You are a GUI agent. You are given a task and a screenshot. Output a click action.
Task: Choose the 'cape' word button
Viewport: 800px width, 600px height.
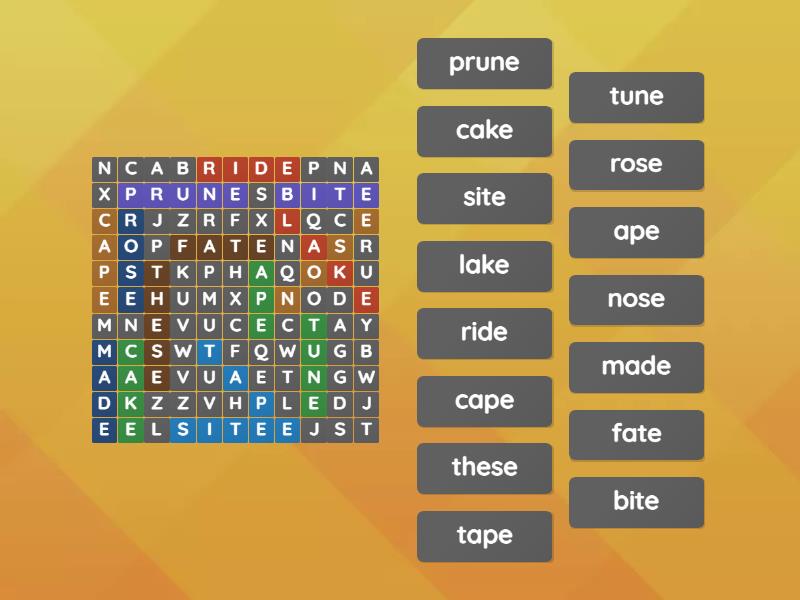[x=484, y=401]
